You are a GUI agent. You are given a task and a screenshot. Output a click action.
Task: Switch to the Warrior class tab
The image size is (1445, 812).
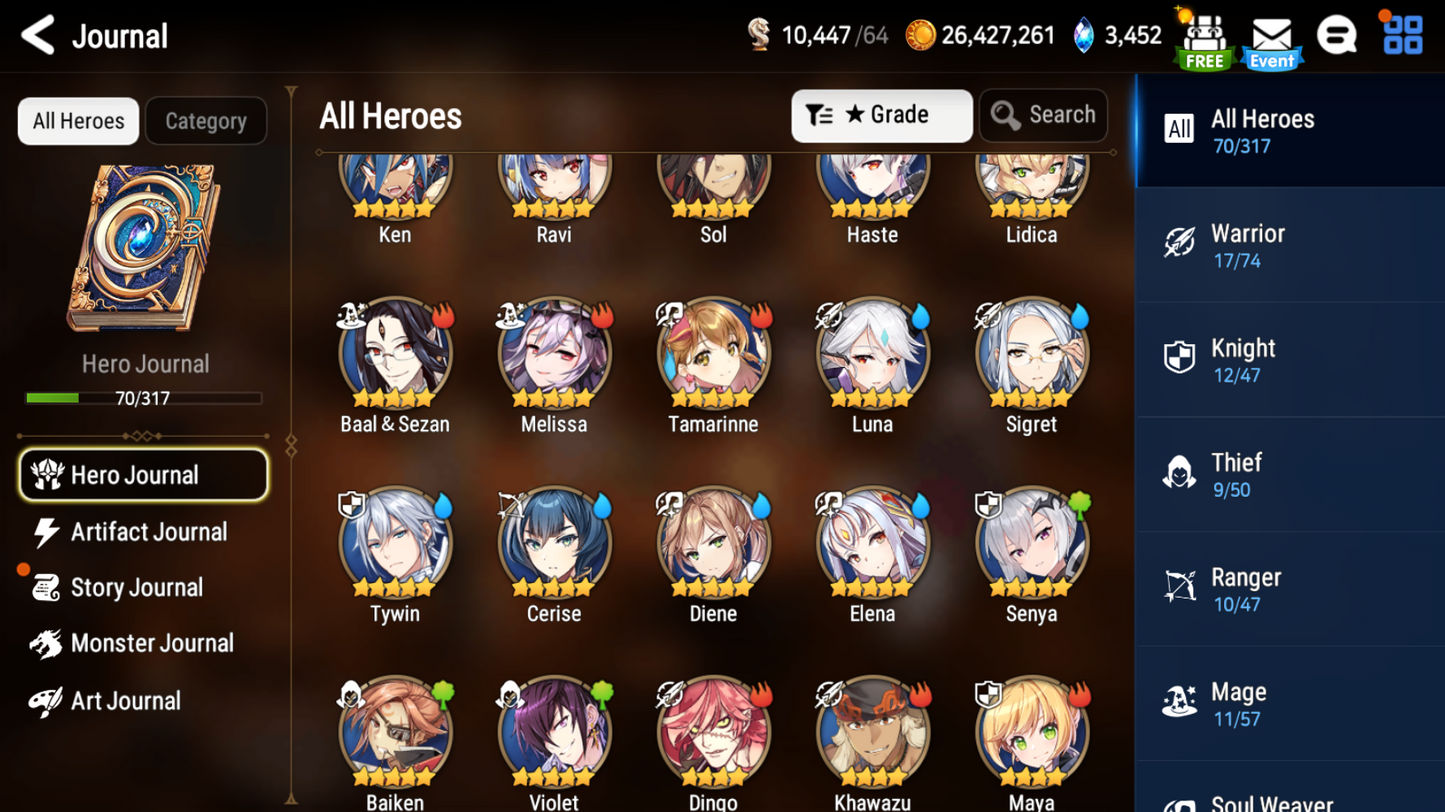(1289, 245)
